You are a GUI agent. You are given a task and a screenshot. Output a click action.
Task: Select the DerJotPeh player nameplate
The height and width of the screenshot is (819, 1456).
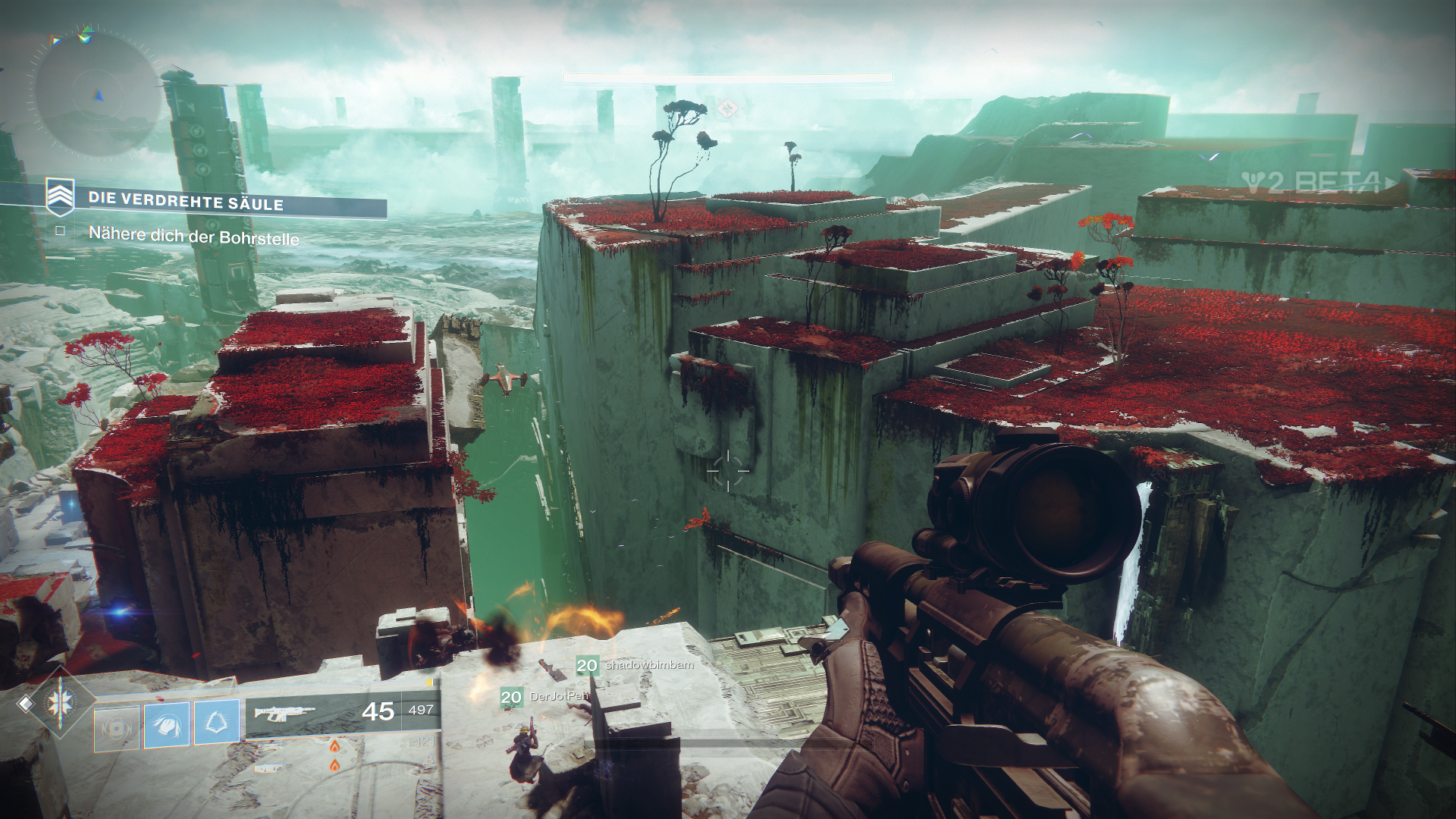point(558,696)
